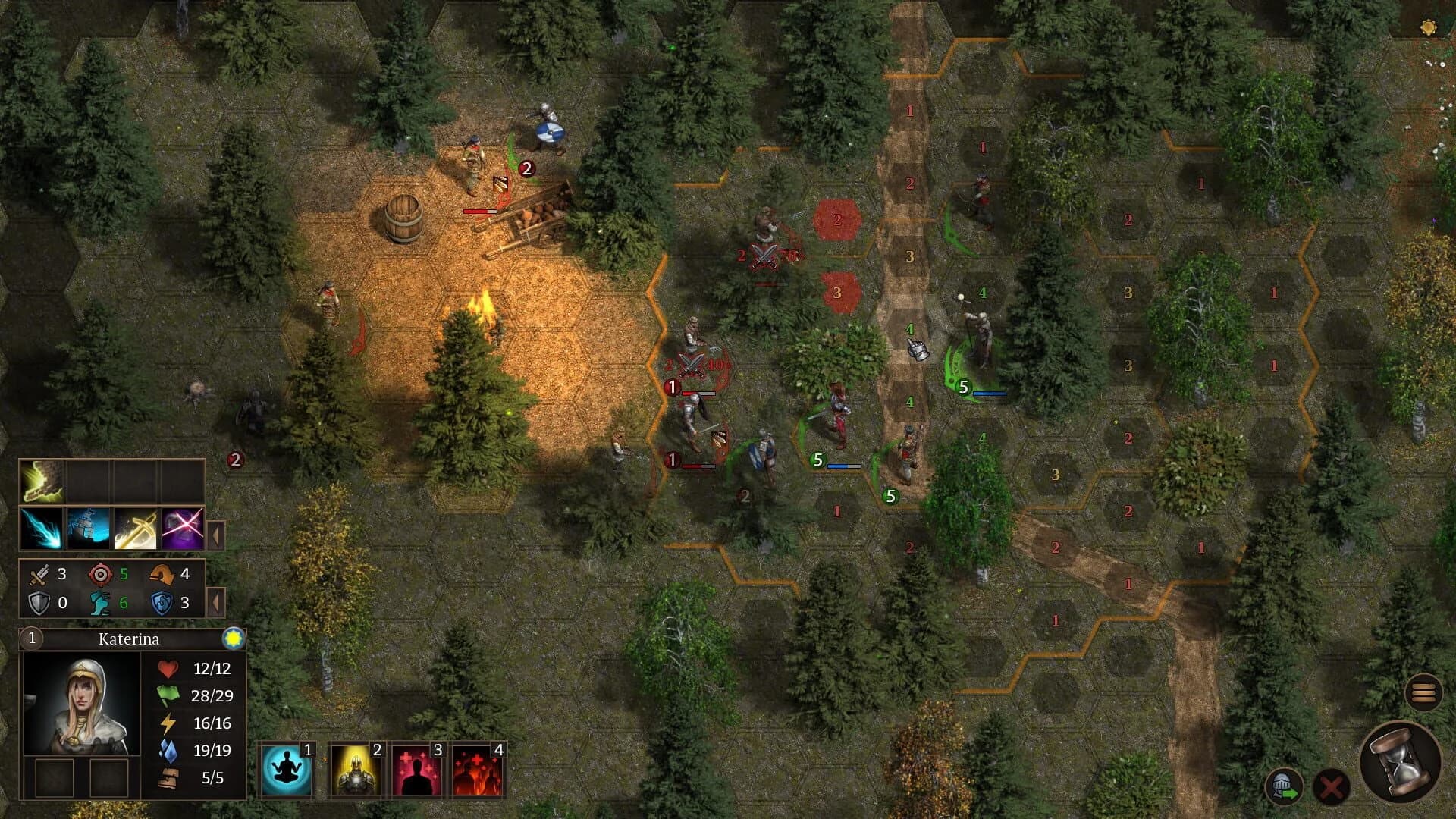This screenshot has width=1456, height=819.
Task: Toggle the sun icon on Katerina's nameplate
Action: click(x=234, y=639)
